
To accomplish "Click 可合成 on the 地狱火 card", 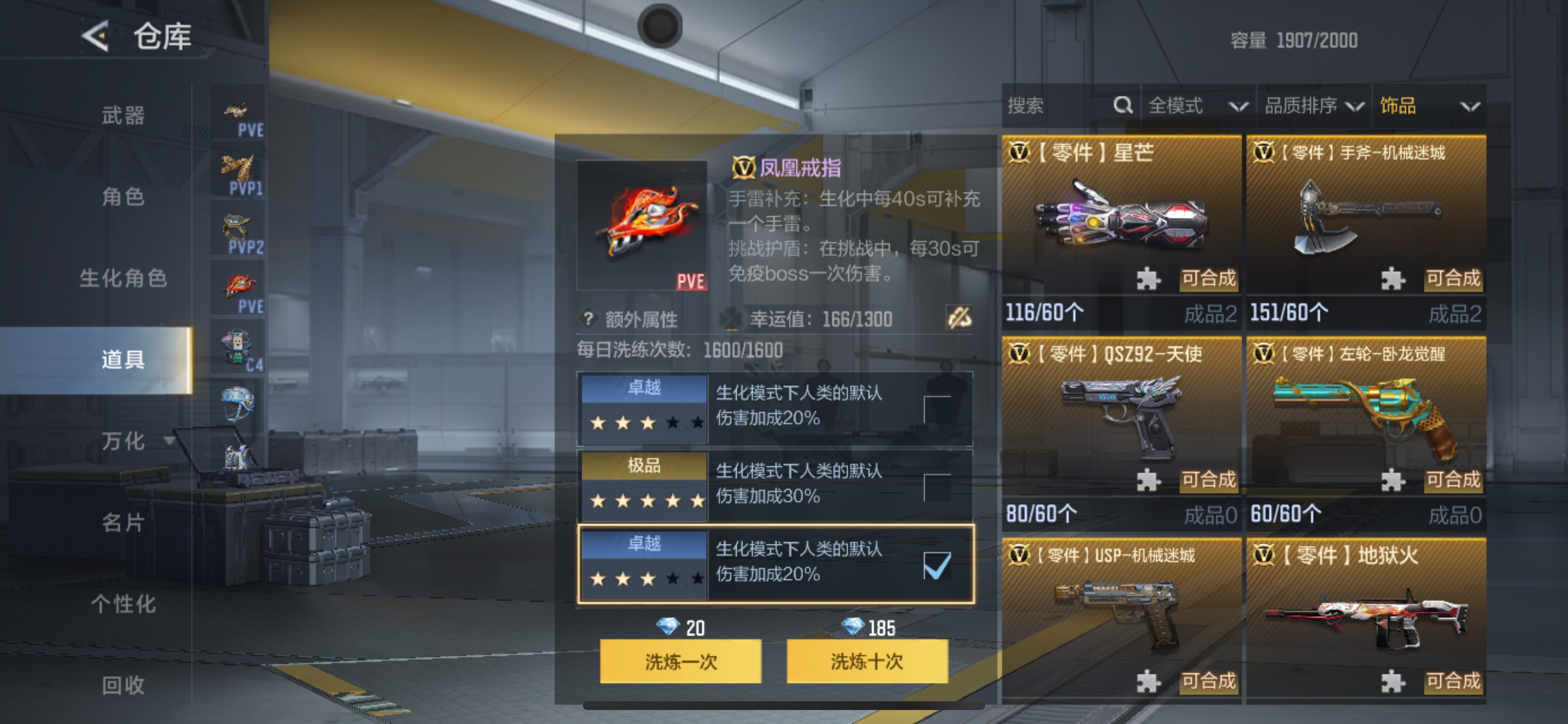I will pyautogui.click(x=1453, y=681).
